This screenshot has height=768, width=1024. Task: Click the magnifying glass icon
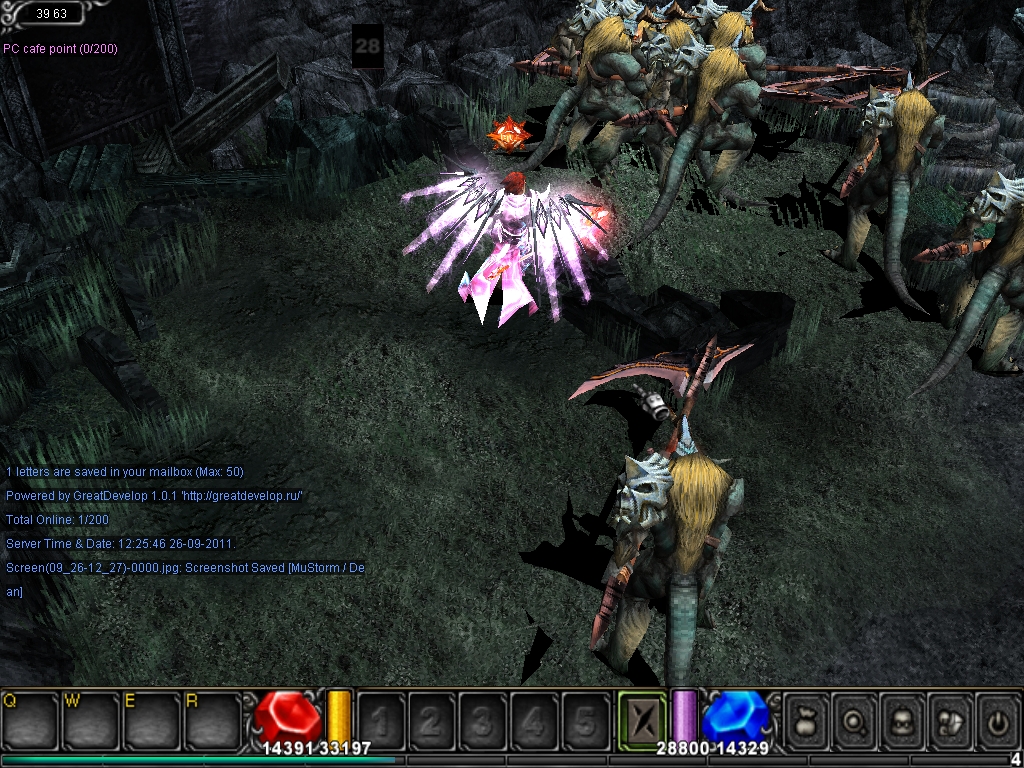coord(856,720)
